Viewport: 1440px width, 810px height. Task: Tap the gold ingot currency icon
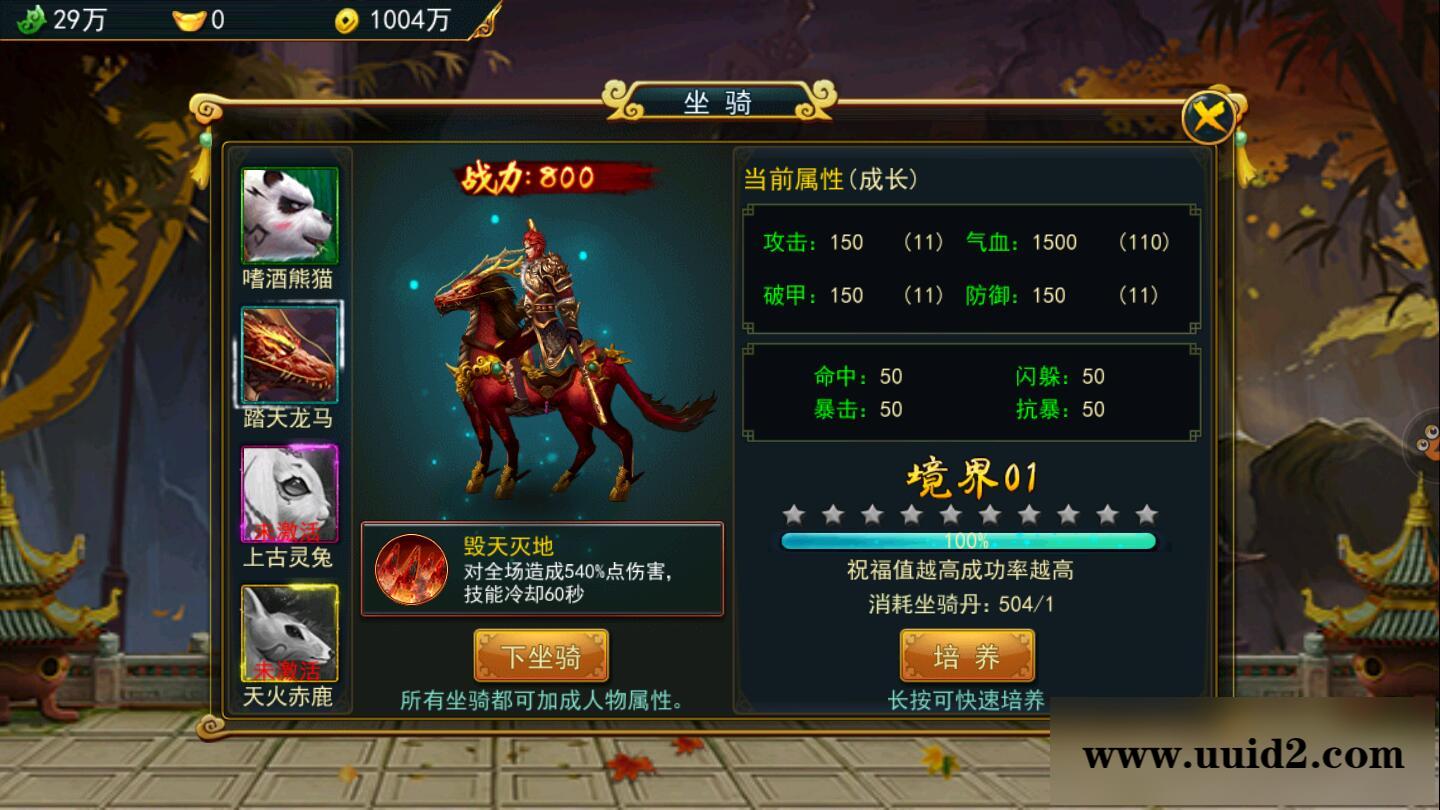[x=188, y=19]
